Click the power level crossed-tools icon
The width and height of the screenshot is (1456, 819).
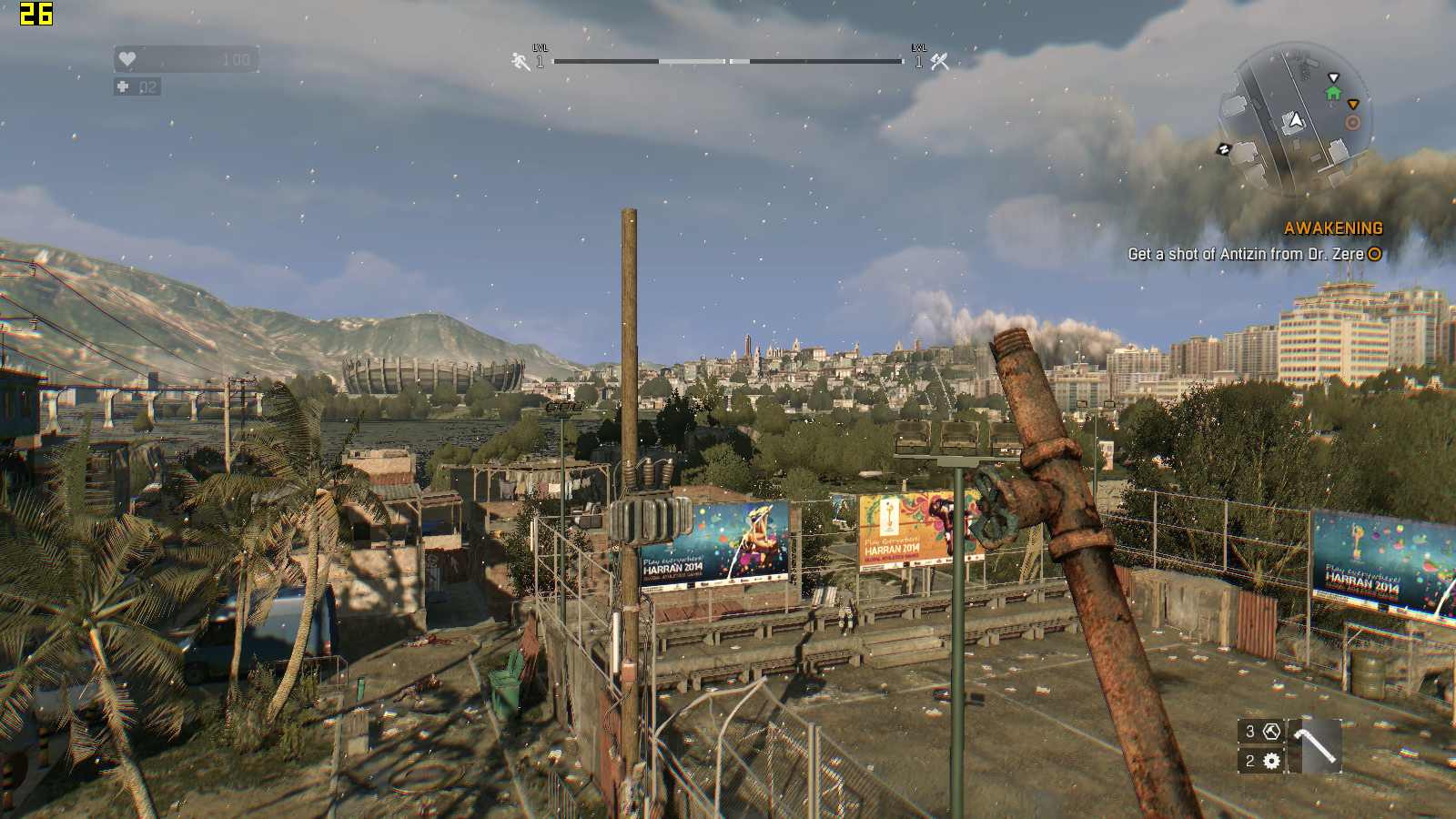(x=939, y=61)
